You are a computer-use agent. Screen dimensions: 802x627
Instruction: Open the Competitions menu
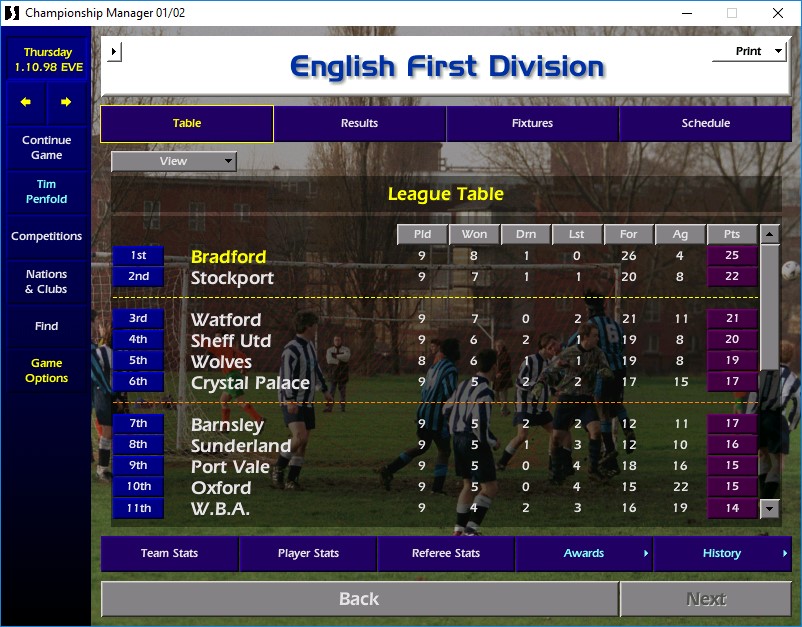(x=46, y=237)
